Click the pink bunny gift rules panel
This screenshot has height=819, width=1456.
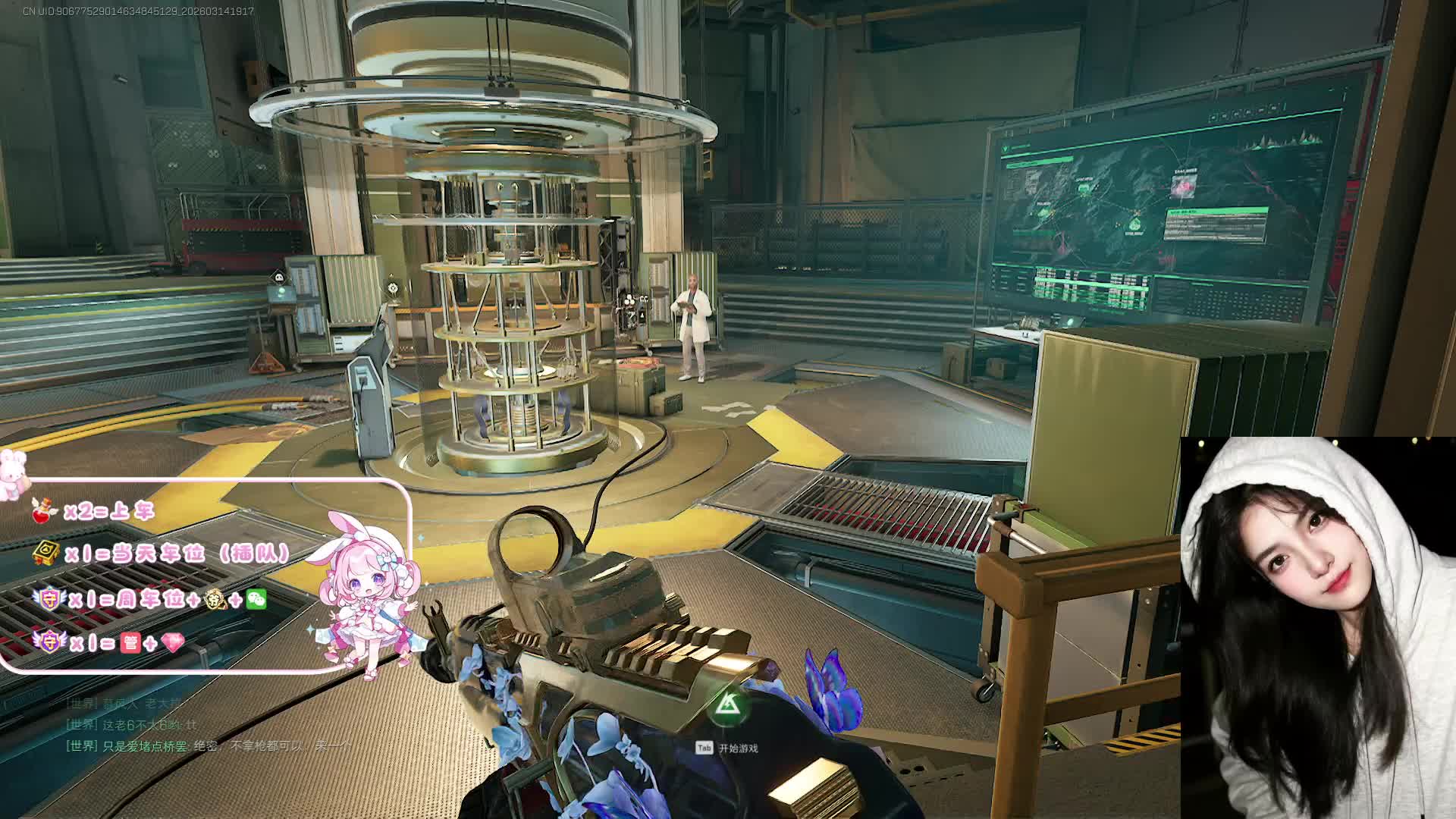[x=205, y=576]
